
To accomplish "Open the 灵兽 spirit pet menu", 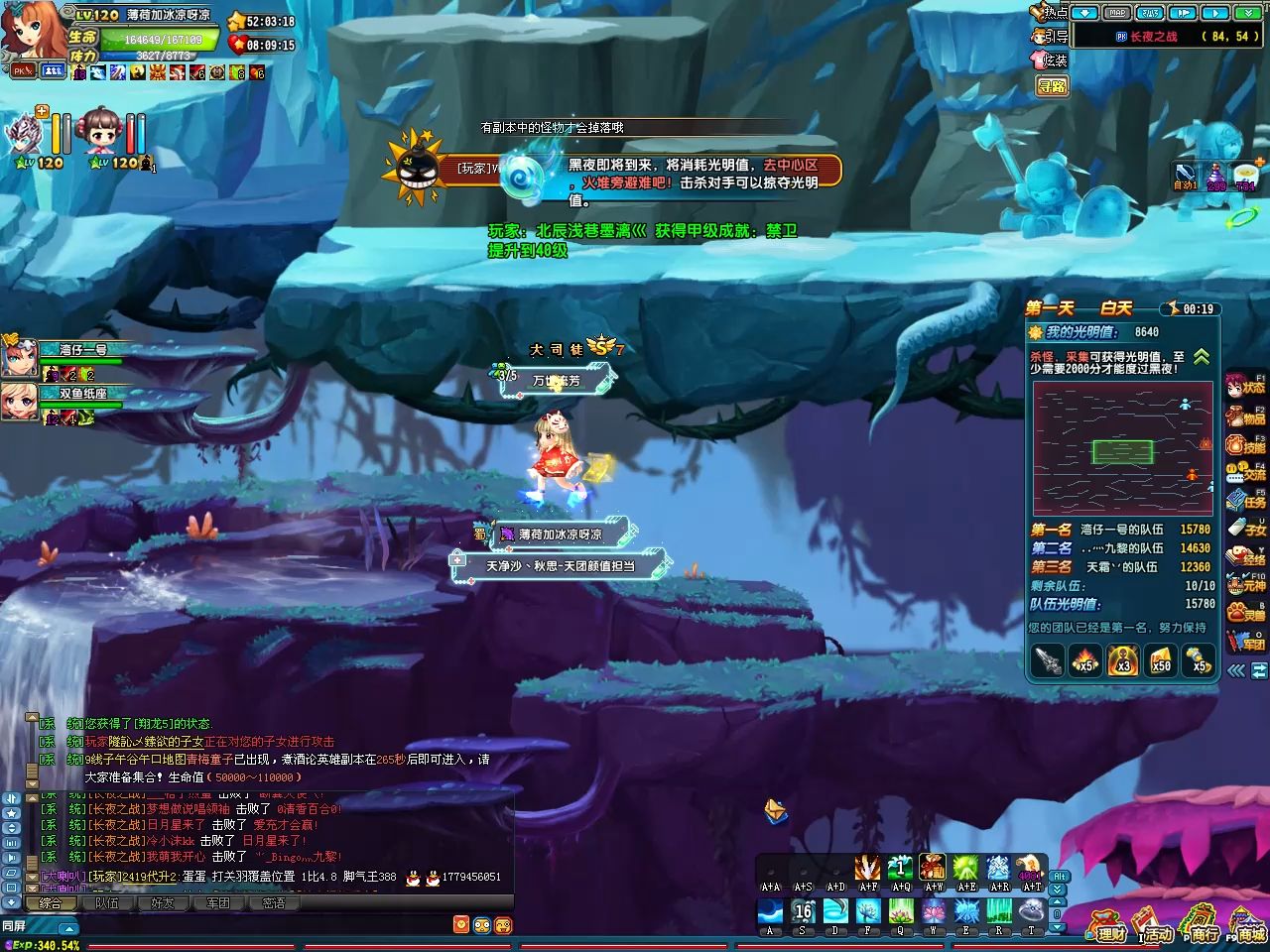I will click(x=1247, y=614).
